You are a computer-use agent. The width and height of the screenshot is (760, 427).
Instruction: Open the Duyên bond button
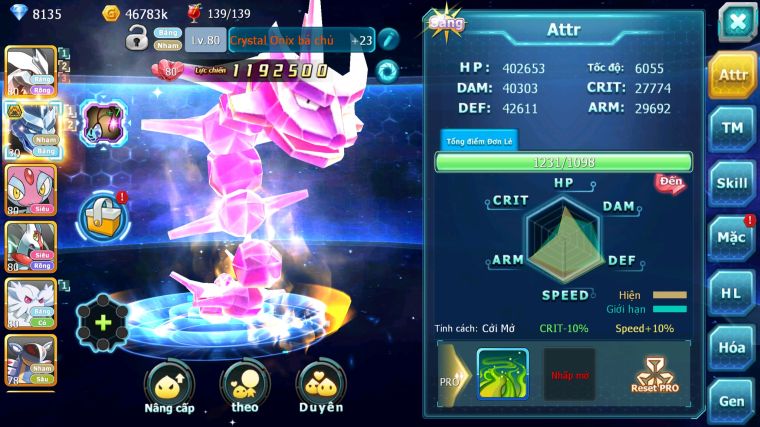320,385
